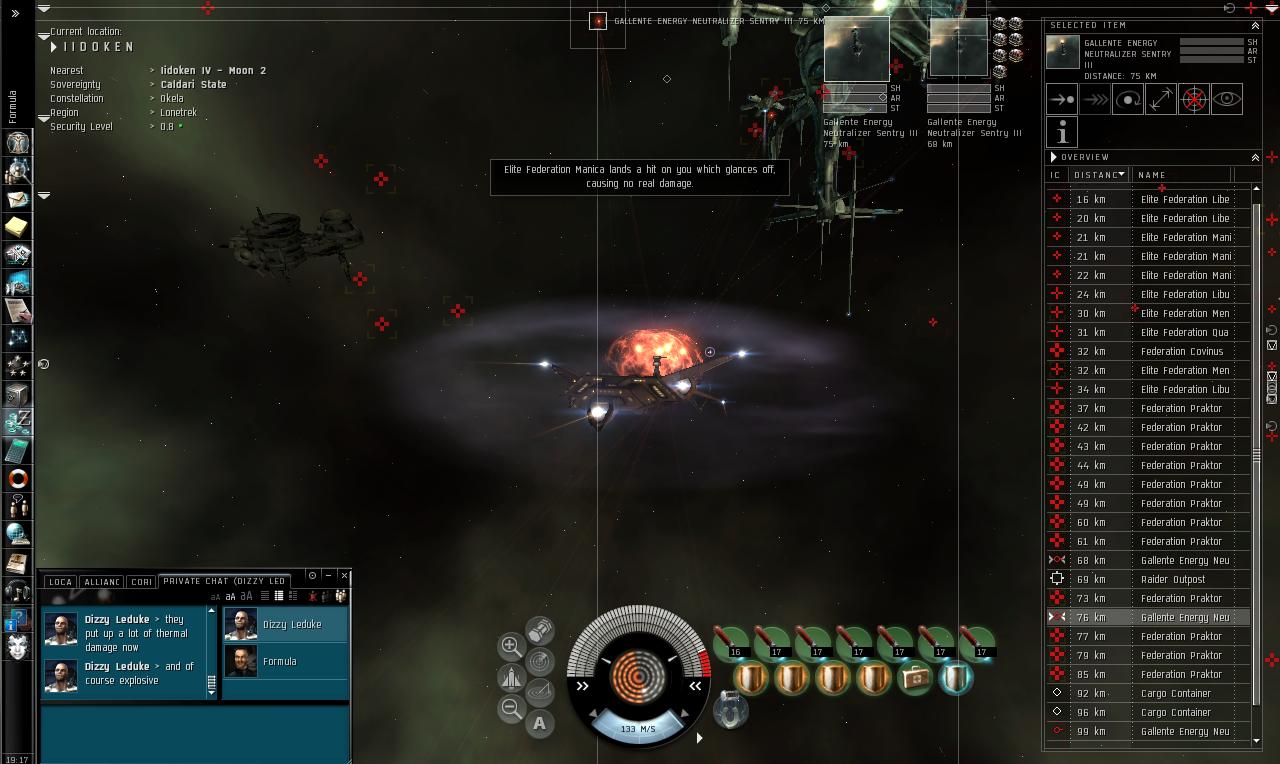
Task: Click the Keep at Range arrows button
Action: 1161,99
